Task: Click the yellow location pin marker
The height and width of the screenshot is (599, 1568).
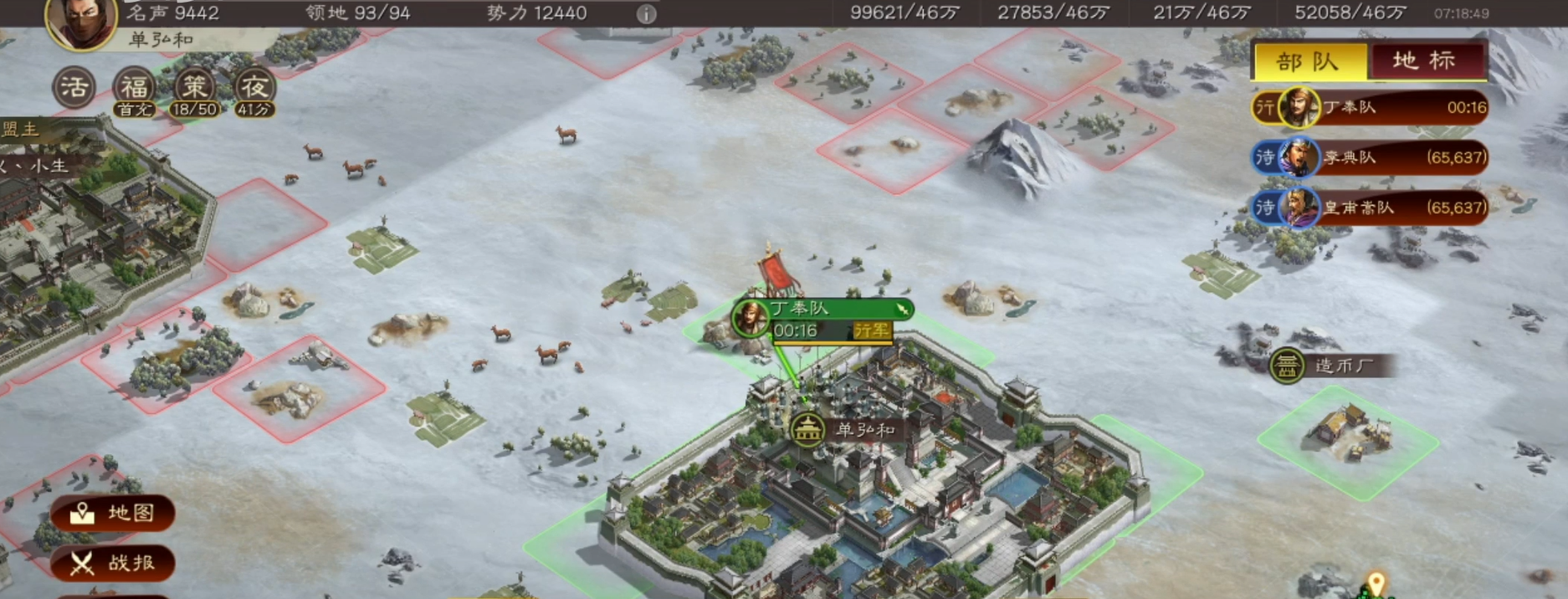Action: point(1376,582)
